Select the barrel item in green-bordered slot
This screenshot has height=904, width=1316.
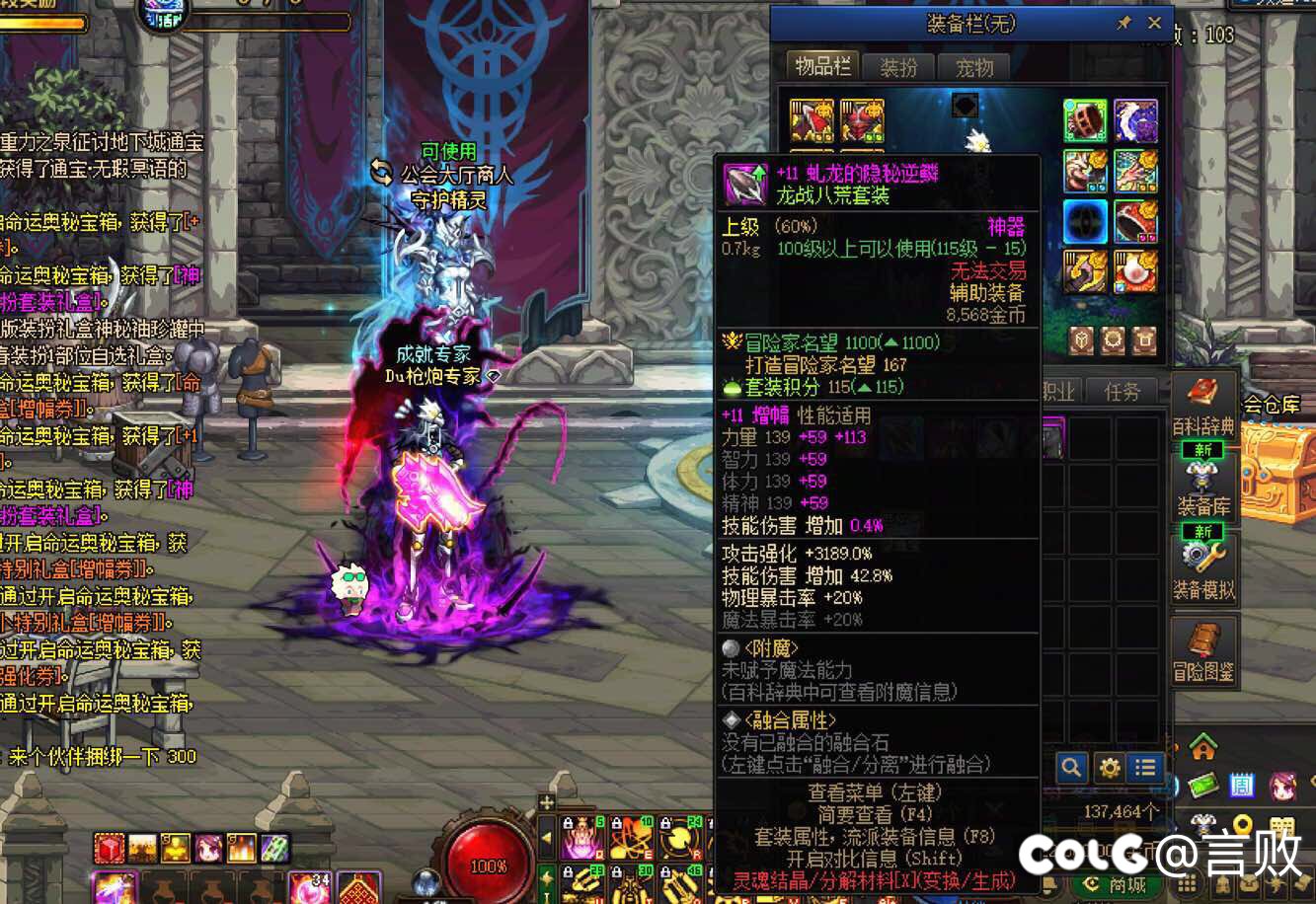tap(1085, 120)
